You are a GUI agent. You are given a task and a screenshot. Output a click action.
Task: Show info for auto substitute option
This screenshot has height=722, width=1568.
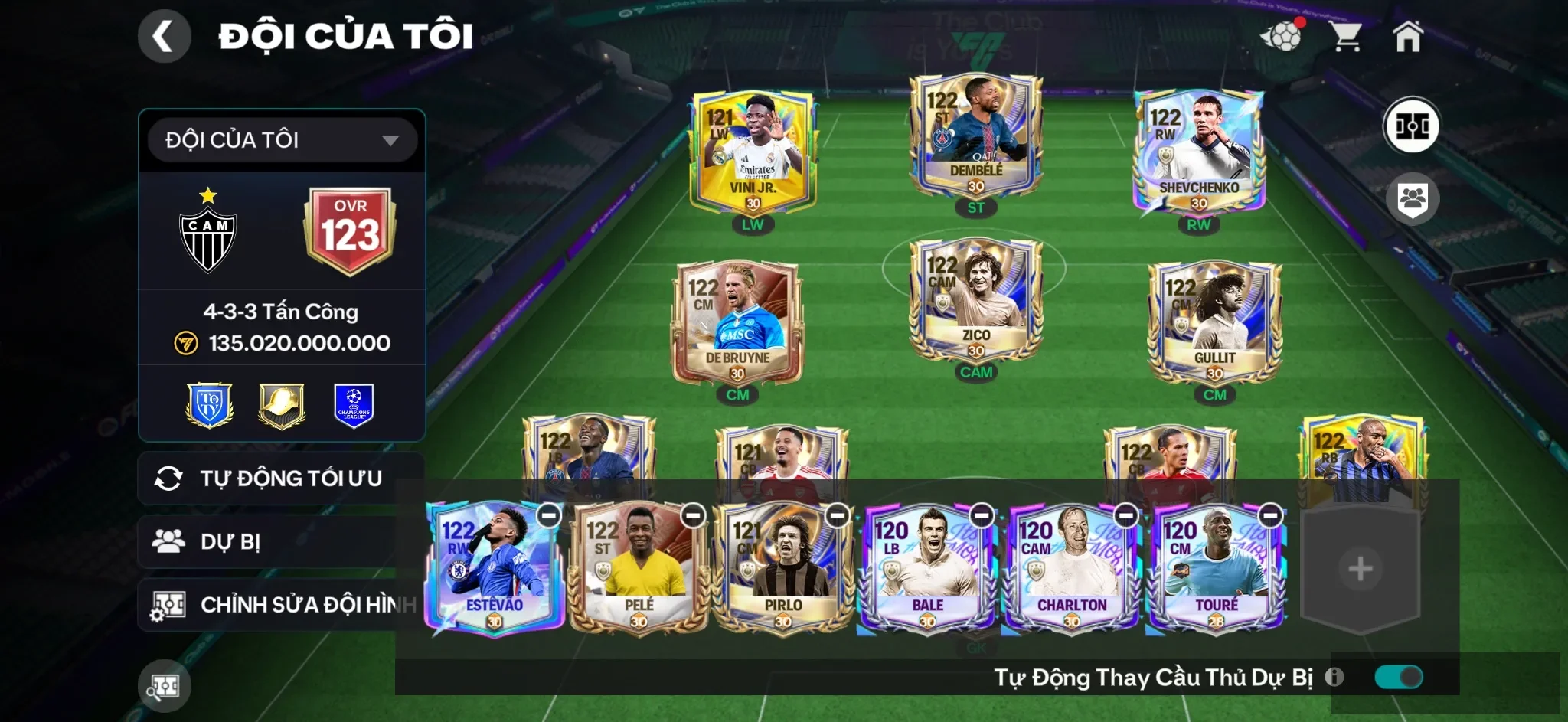(1334, 677)
